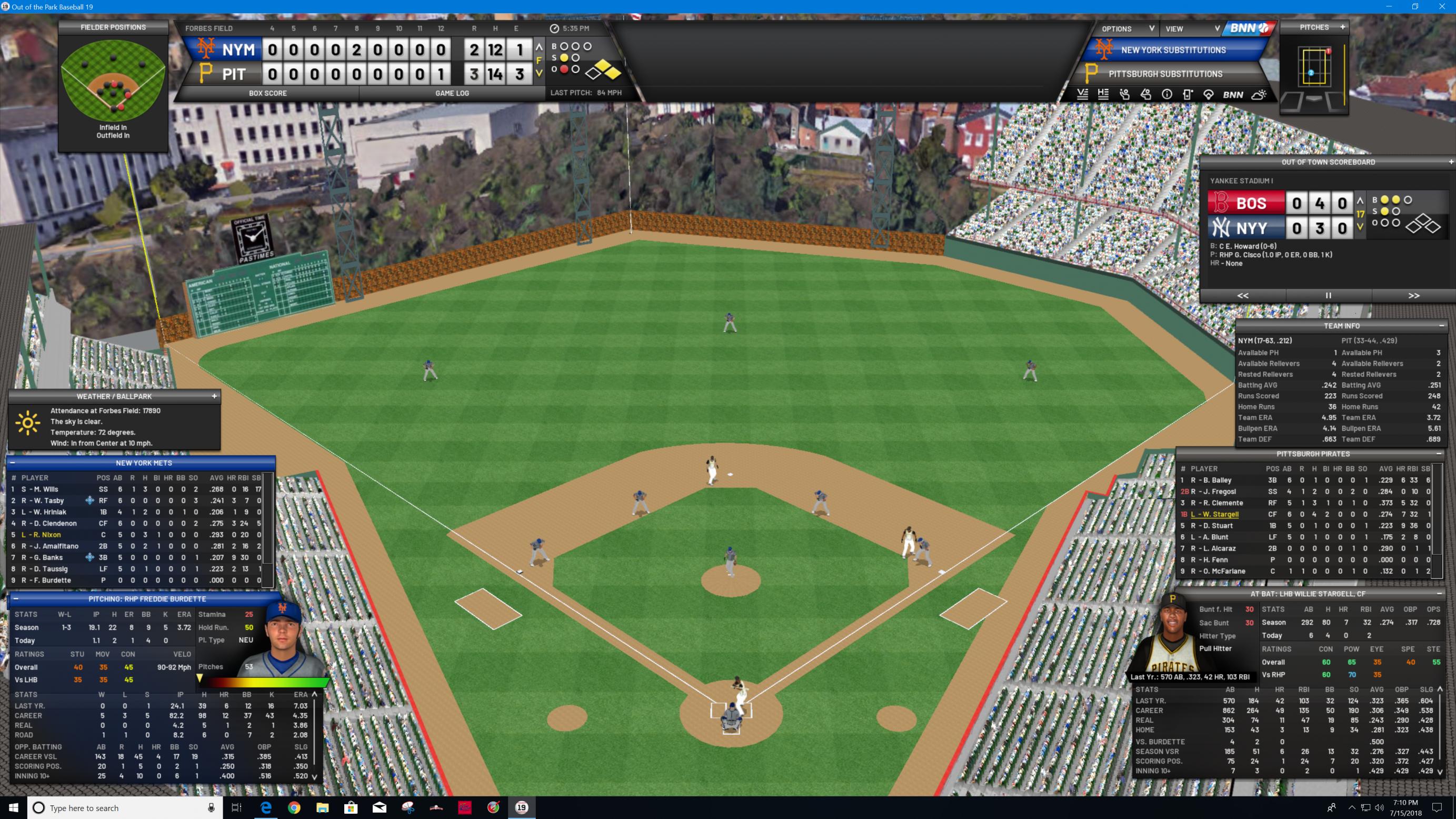This screenshot has height=819, width=1456.
Task: Show next out of town game
Action: tap(1413, 296)
